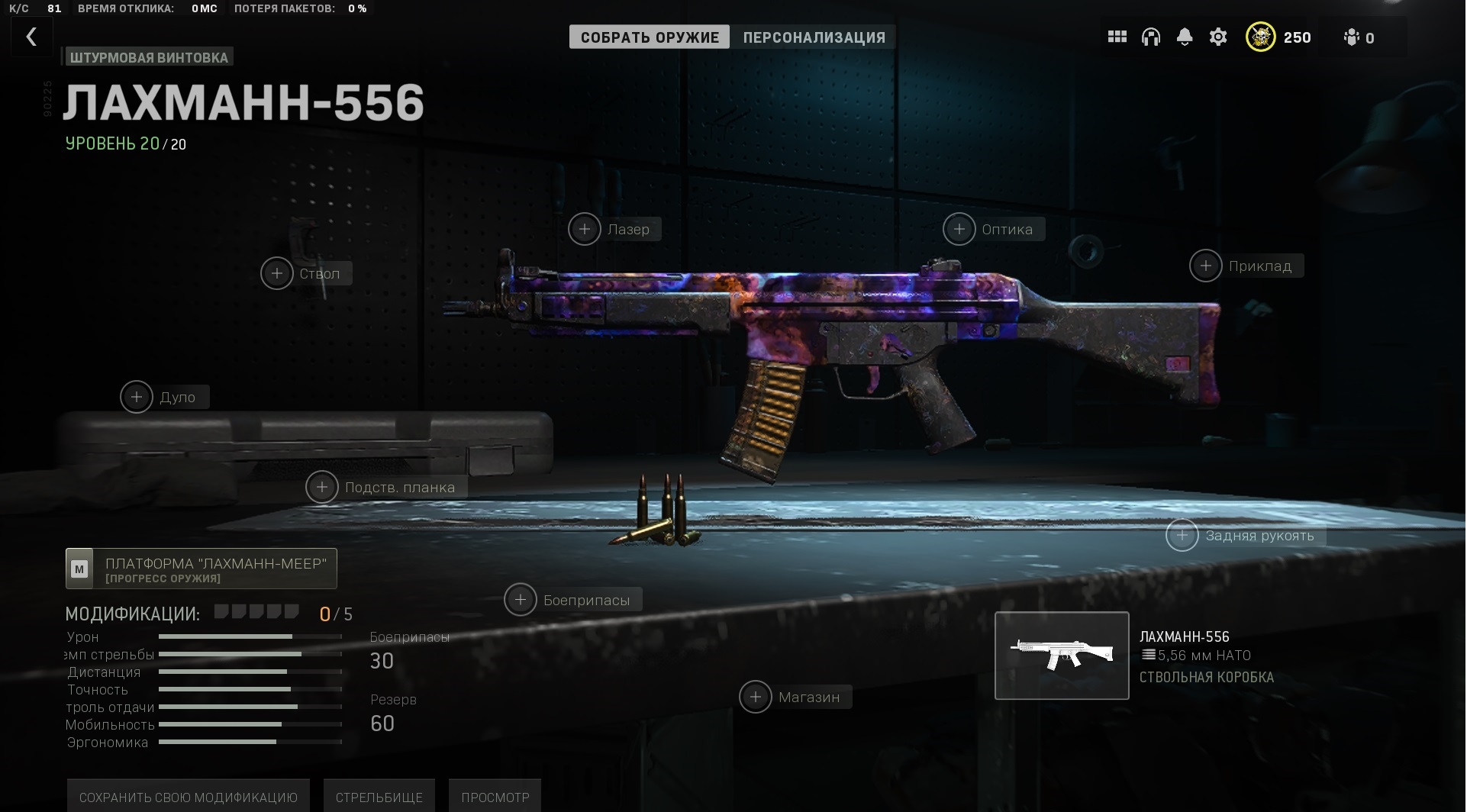Open settings with the gear icon
The height and width of the screenshot is (812, 1467).
[1218, 37]
